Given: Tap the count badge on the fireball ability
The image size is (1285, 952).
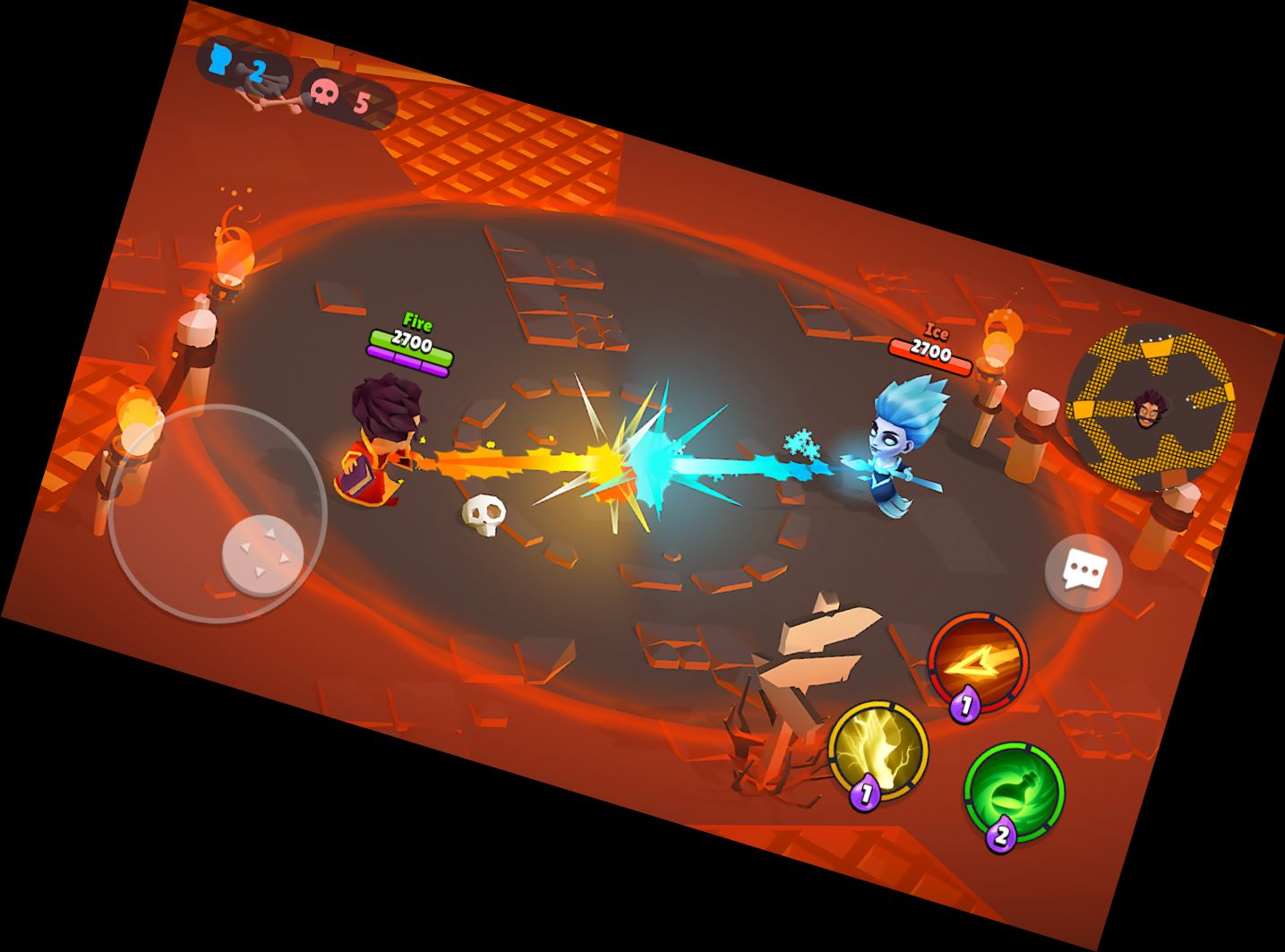Looking at the screenshot, I should pyautogui.click(x=964, y=704).
